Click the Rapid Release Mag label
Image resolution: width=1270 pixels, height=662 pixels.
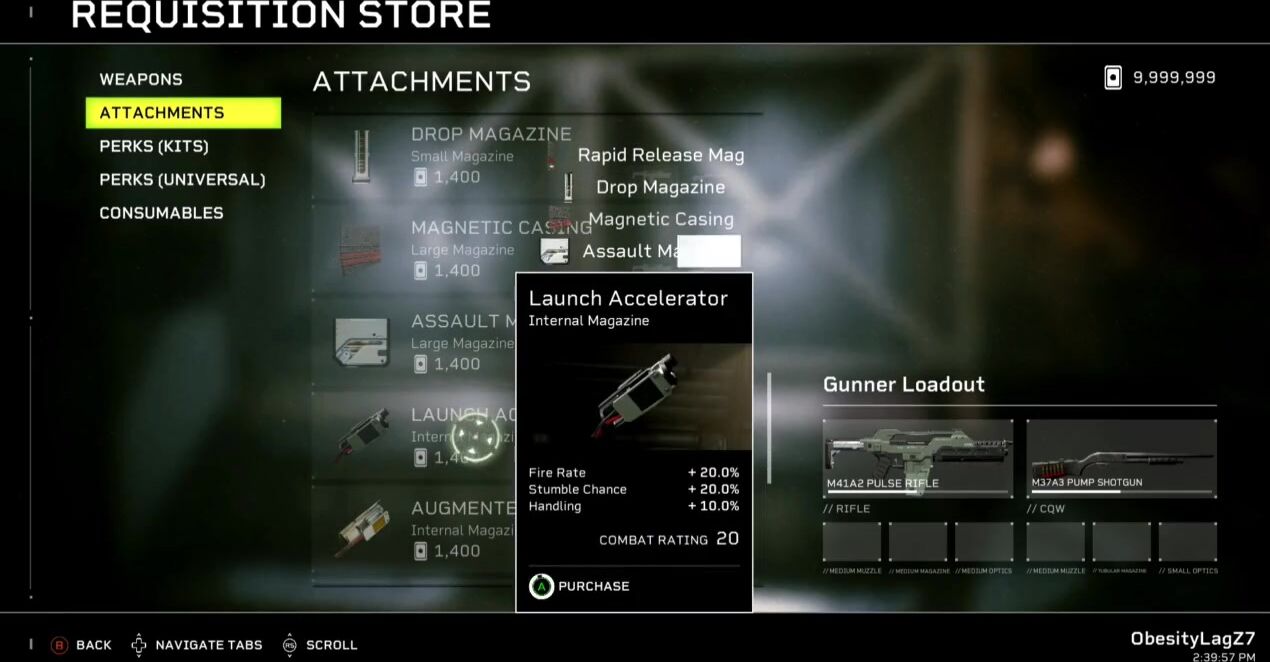pyautogui.click(x=661, y=155)
